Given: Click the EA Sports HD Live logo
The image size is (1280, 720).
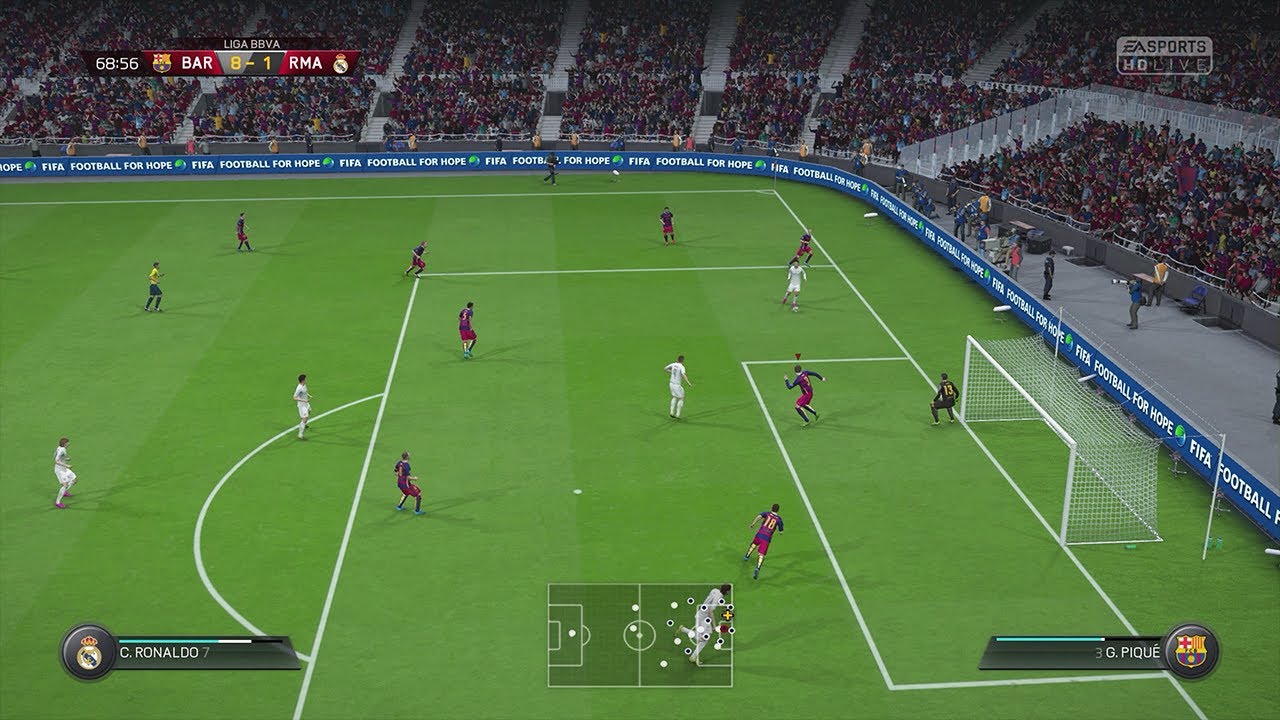Looking at the screenshot, I should 1164,54.
